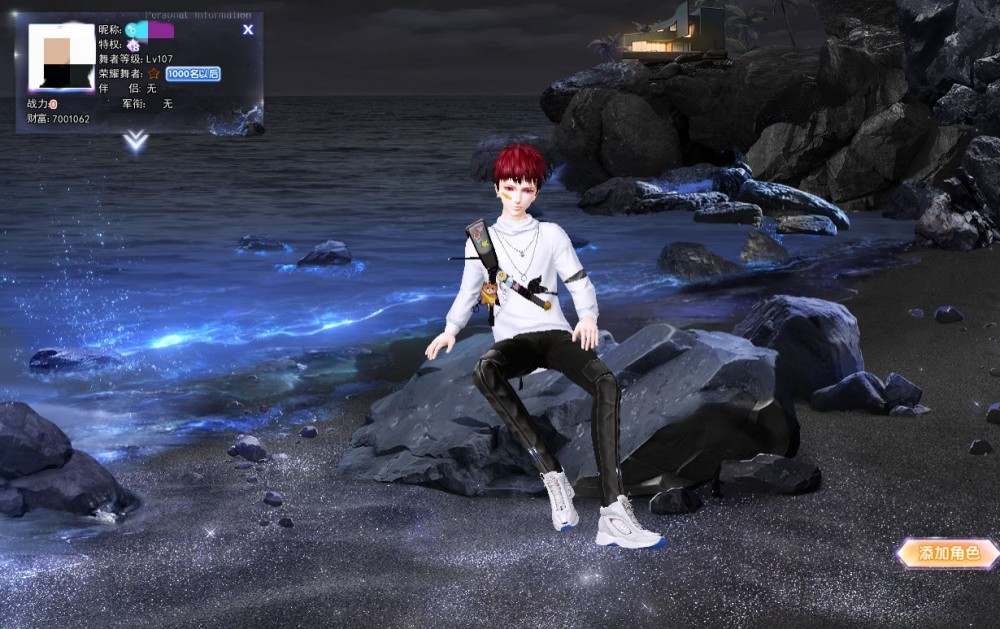The image size is (1000, 629).
Task: Expand the info panel with the down chevron
Action: pyautogui.click(x=136, y=142)
